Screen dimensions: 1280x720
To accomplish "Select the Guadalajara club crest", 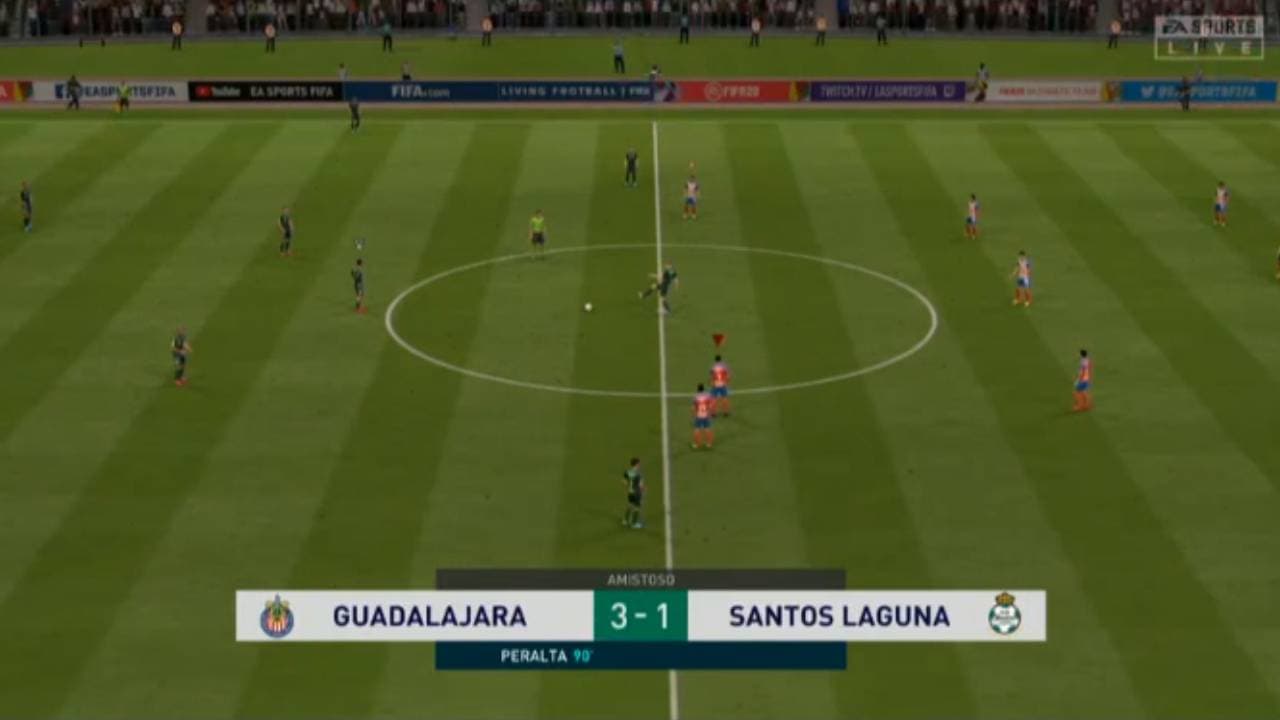I will (x=277, y=617).
